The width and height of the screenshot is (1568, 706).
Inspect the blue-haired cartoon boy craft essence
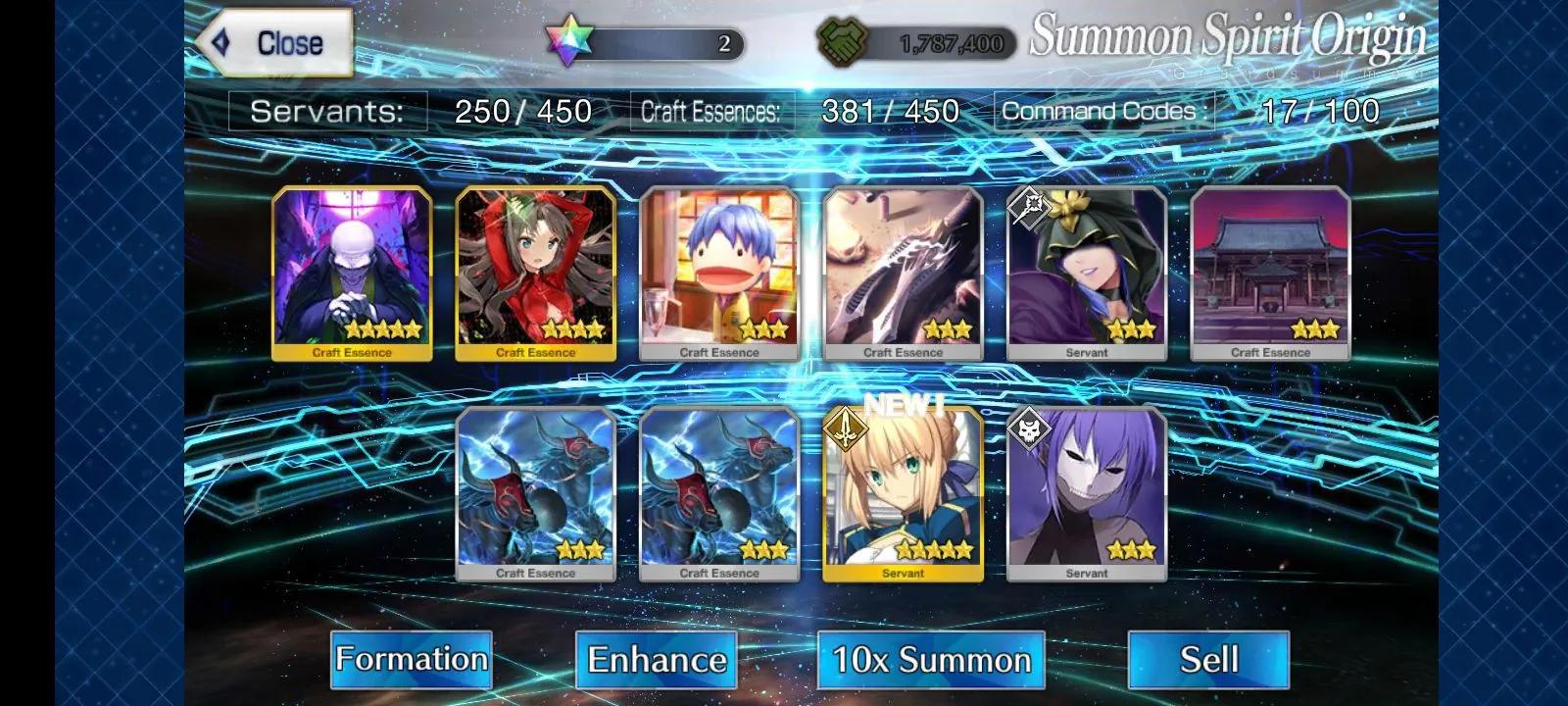[x=719, y=274]
